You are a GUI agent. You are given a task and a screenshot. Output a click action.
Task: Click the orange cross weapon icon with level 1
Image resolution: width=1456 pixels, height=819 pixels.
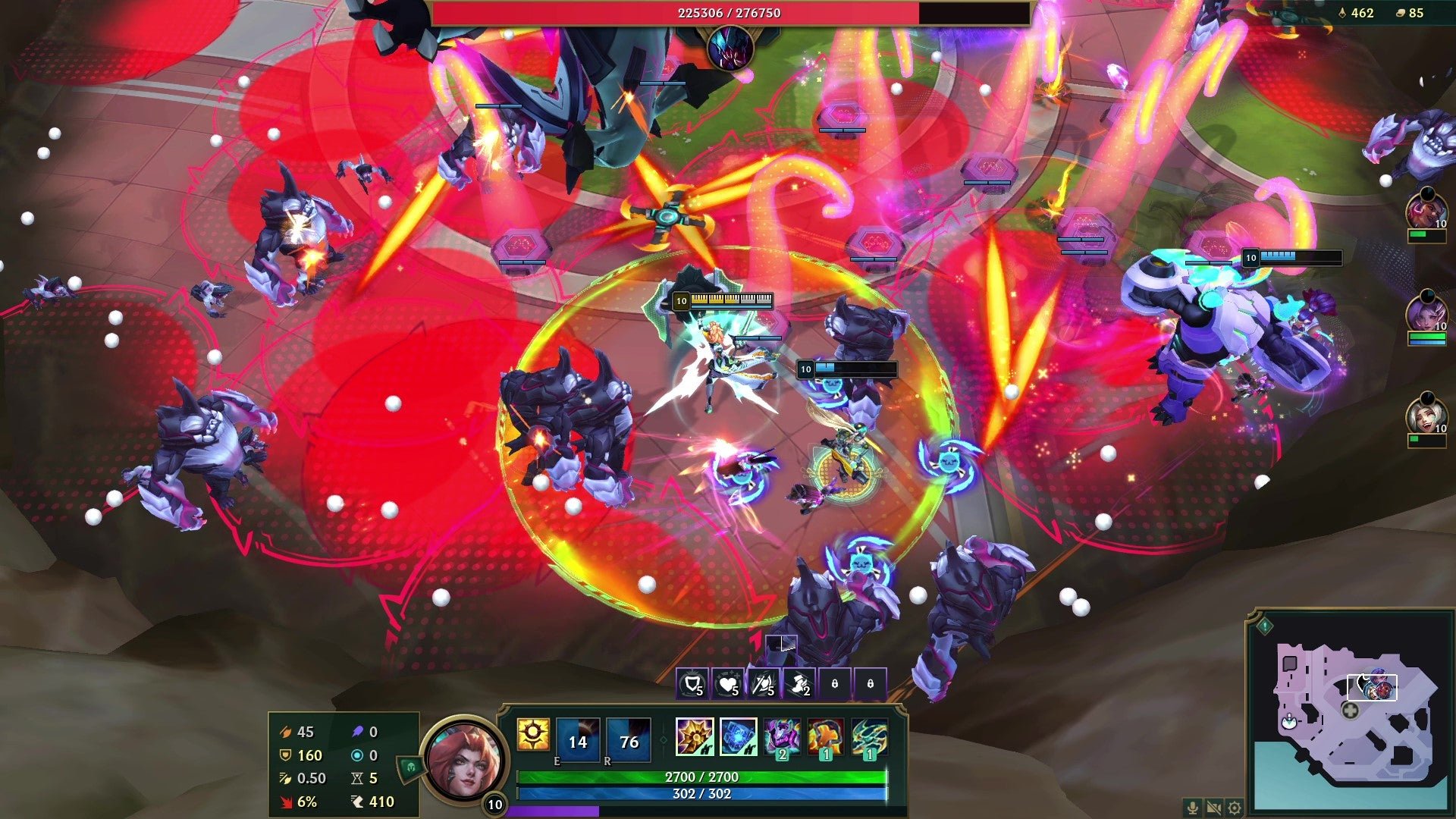click(x=824, y=737)
